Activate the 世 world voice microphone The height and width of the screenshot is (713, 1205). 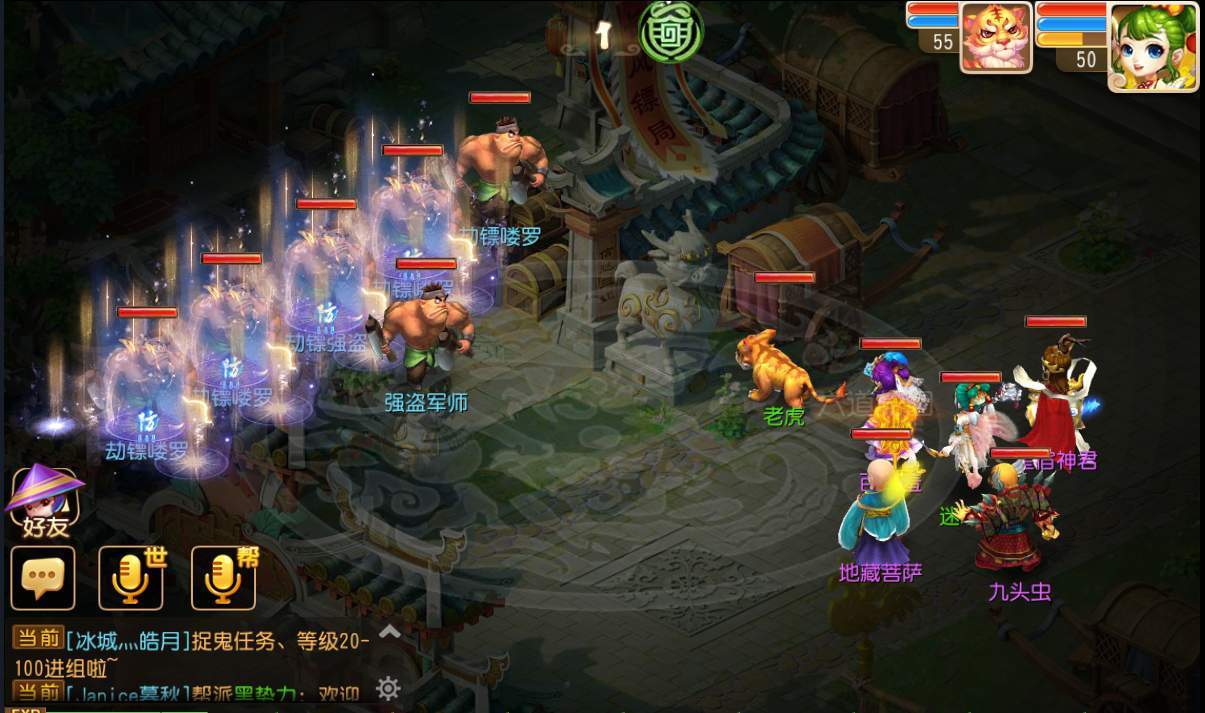point(131,578)
